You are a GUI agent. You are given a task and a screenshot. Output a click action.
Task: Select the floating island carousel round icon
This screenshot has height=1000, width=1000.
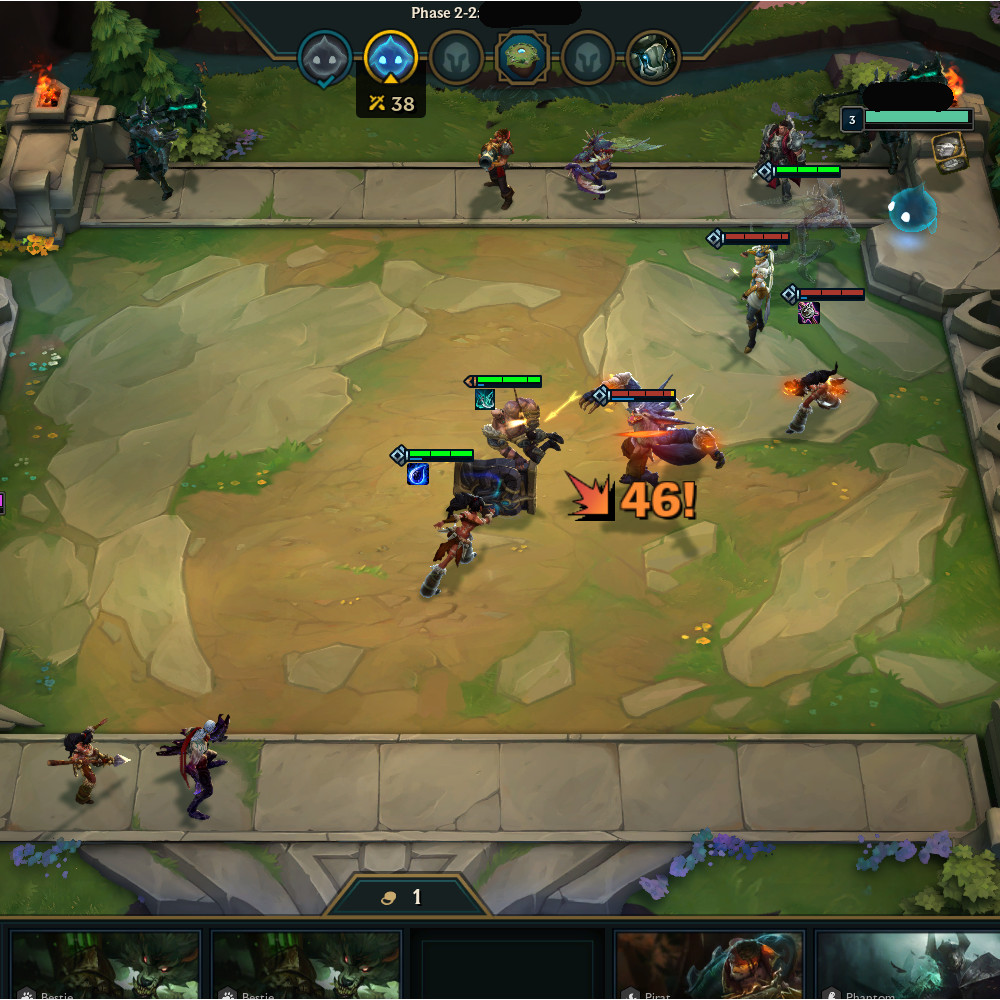[523, 57]
